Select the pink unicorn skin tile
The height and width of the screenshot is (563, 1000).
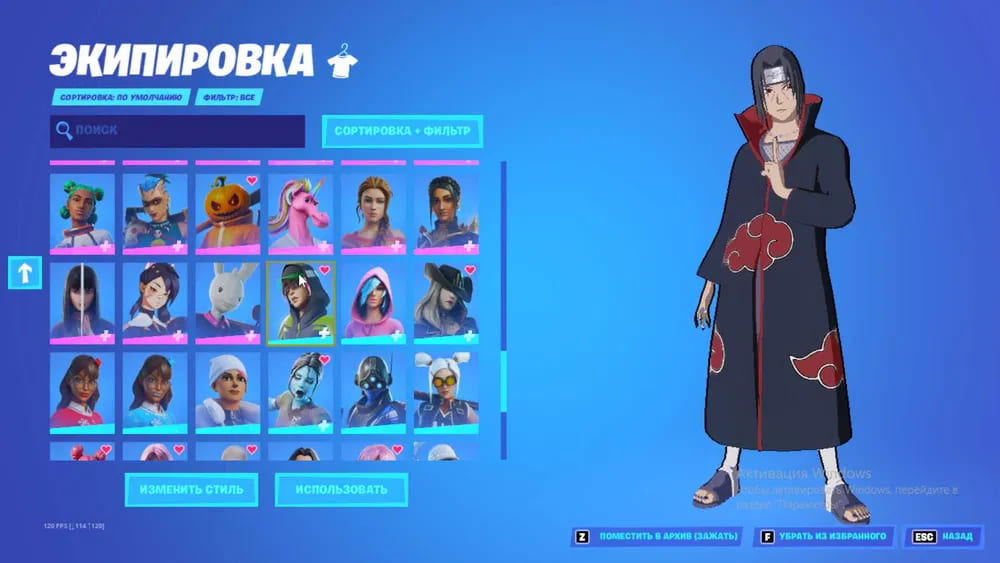301,212
